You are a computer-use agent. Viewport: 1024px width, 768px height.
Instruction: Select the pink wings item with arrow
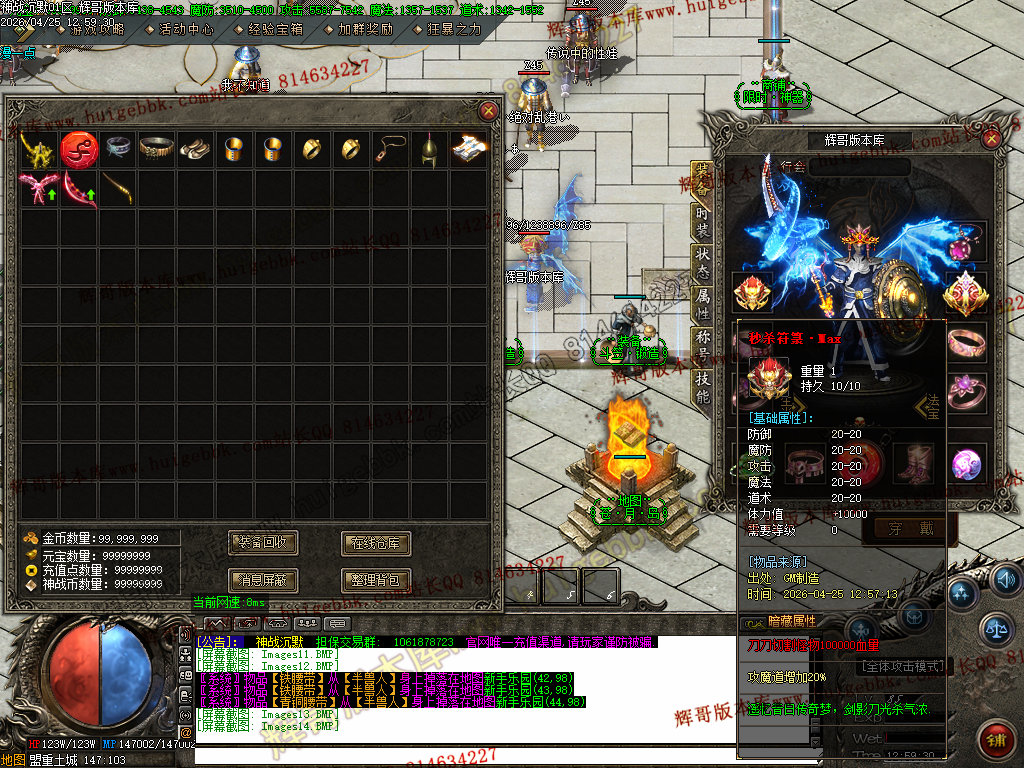[37, 188]
